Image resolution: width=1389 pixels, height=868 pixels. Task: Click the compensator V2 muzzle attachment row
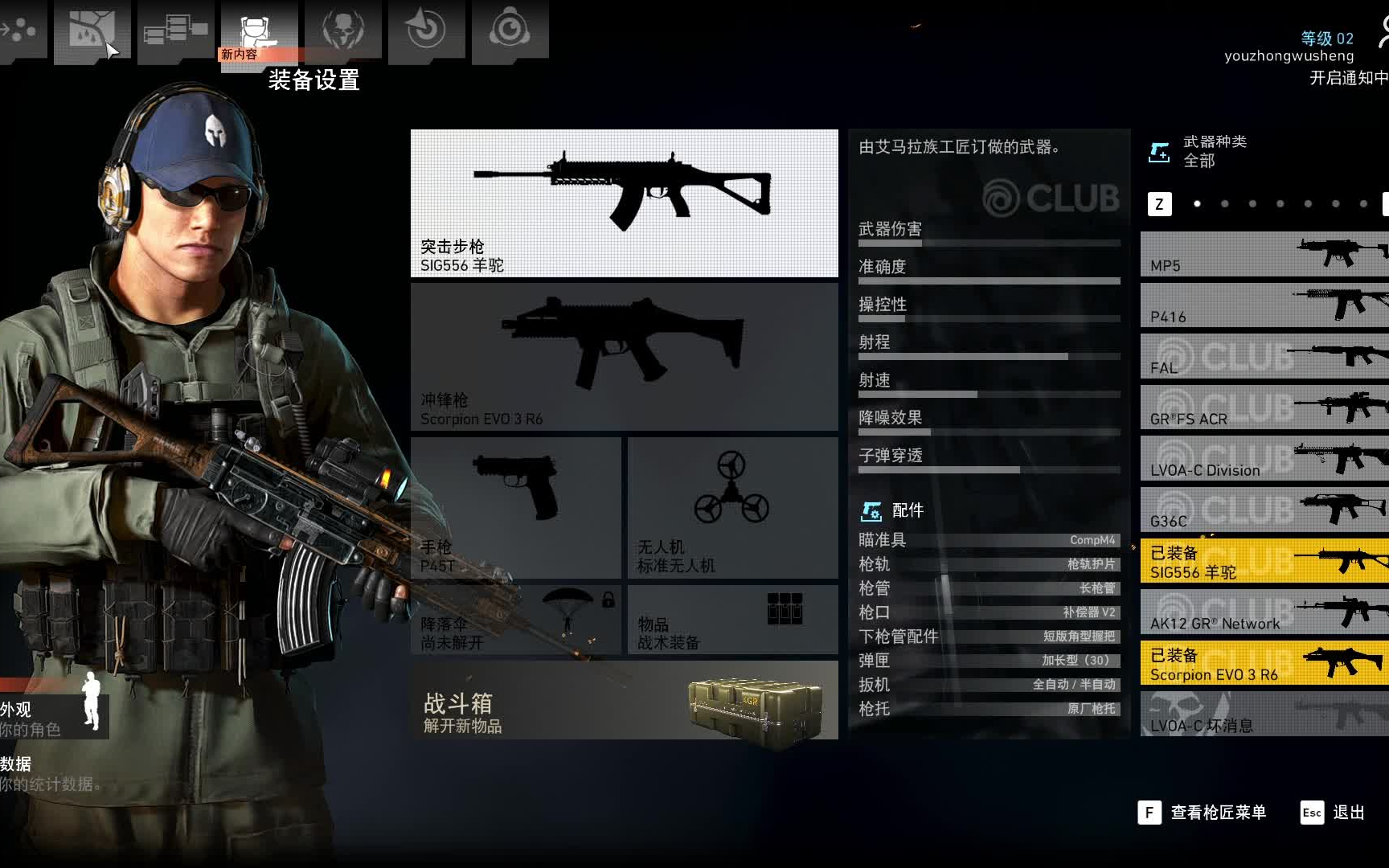pos(989,612)
